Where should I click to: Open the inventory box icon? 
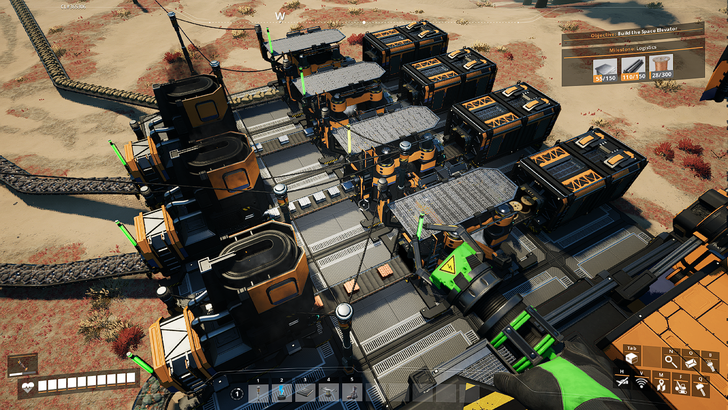point(632,358)
